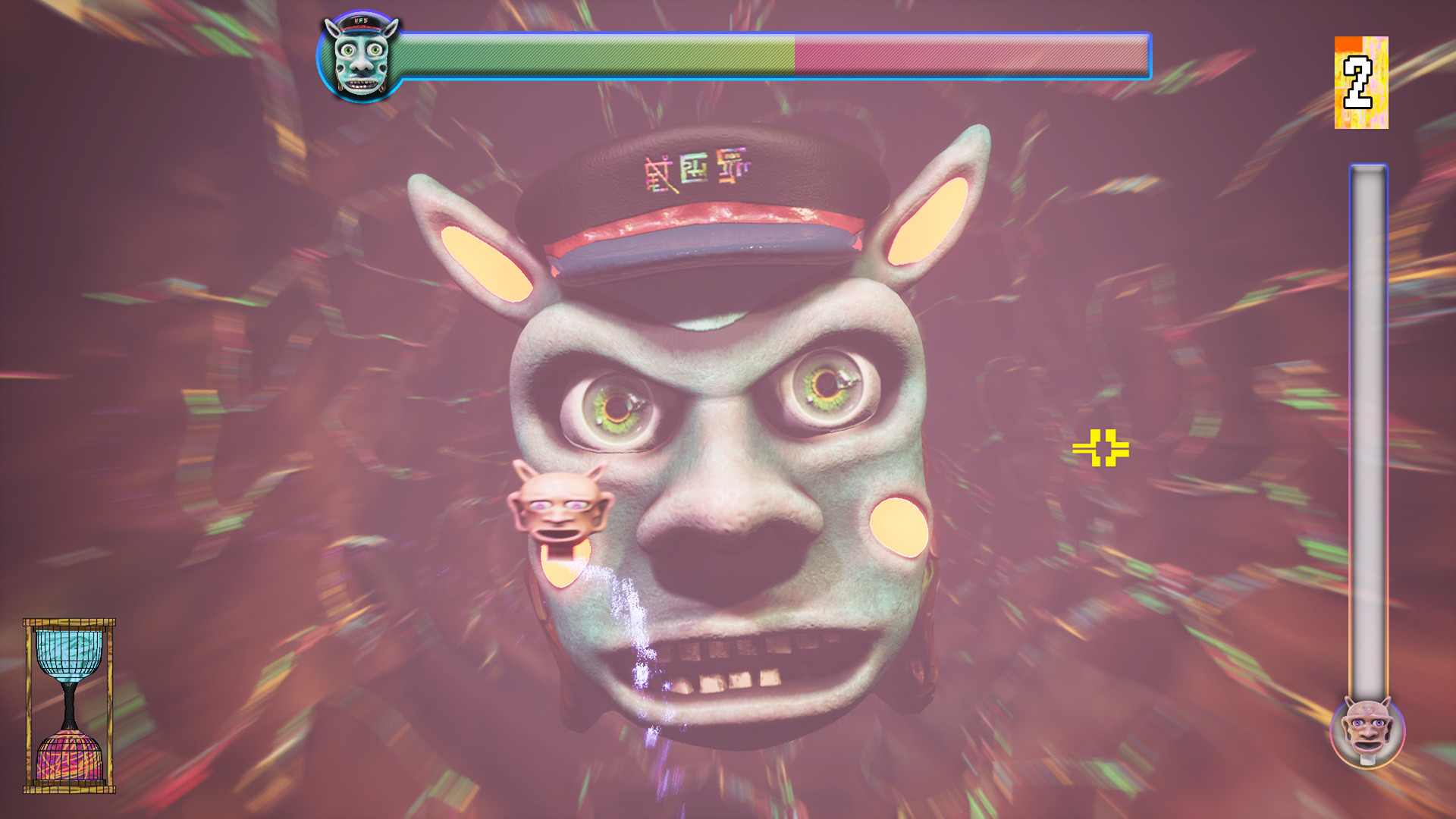Click the yellow crosshair reticle
Image resolution: width=1456 pixels, height=819 pixels.
[1101, 449]
